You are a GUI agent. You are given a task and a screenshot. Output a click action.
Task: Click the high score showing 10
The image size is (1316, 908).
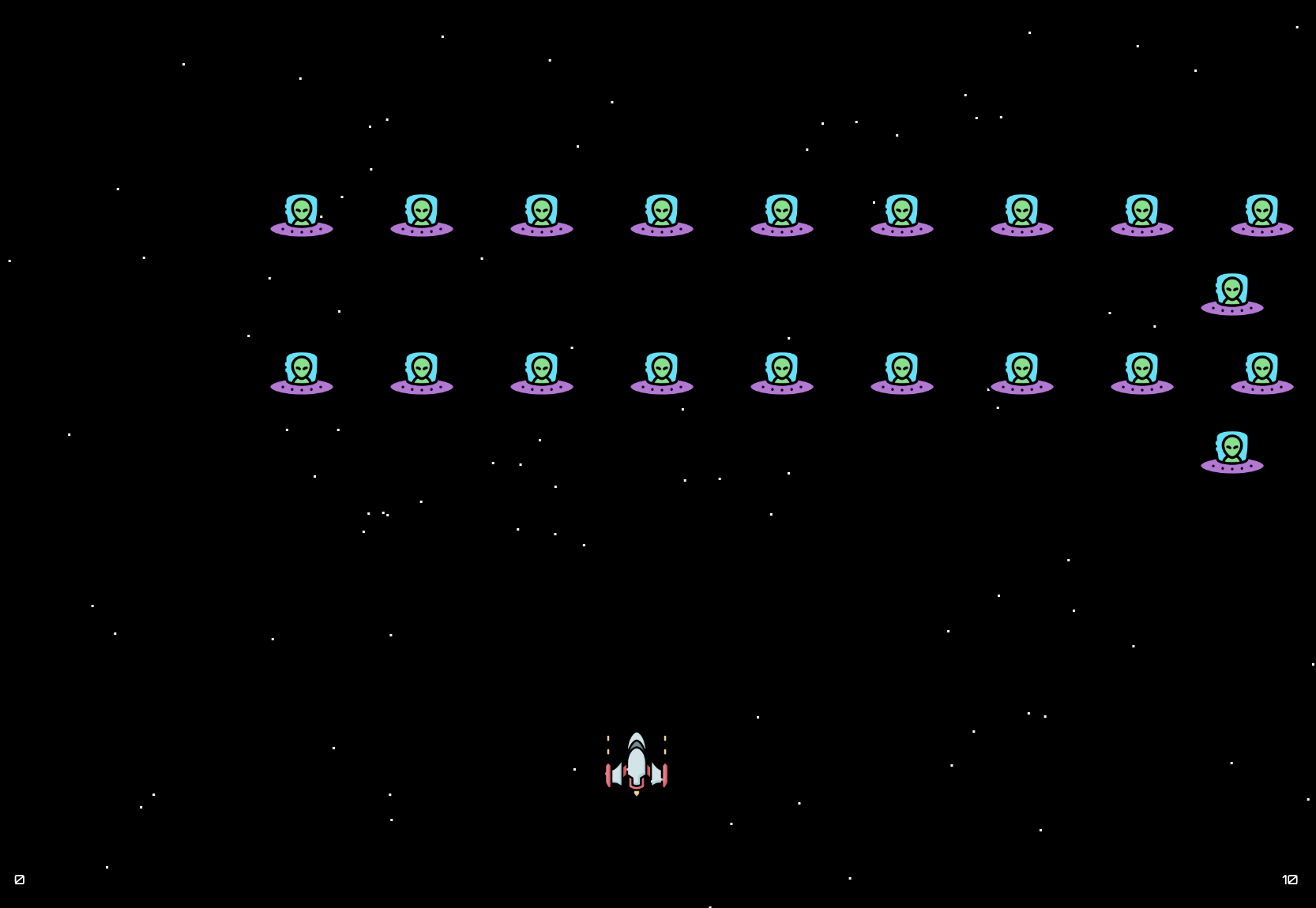pyautogui.click(x=1291, y=880)
